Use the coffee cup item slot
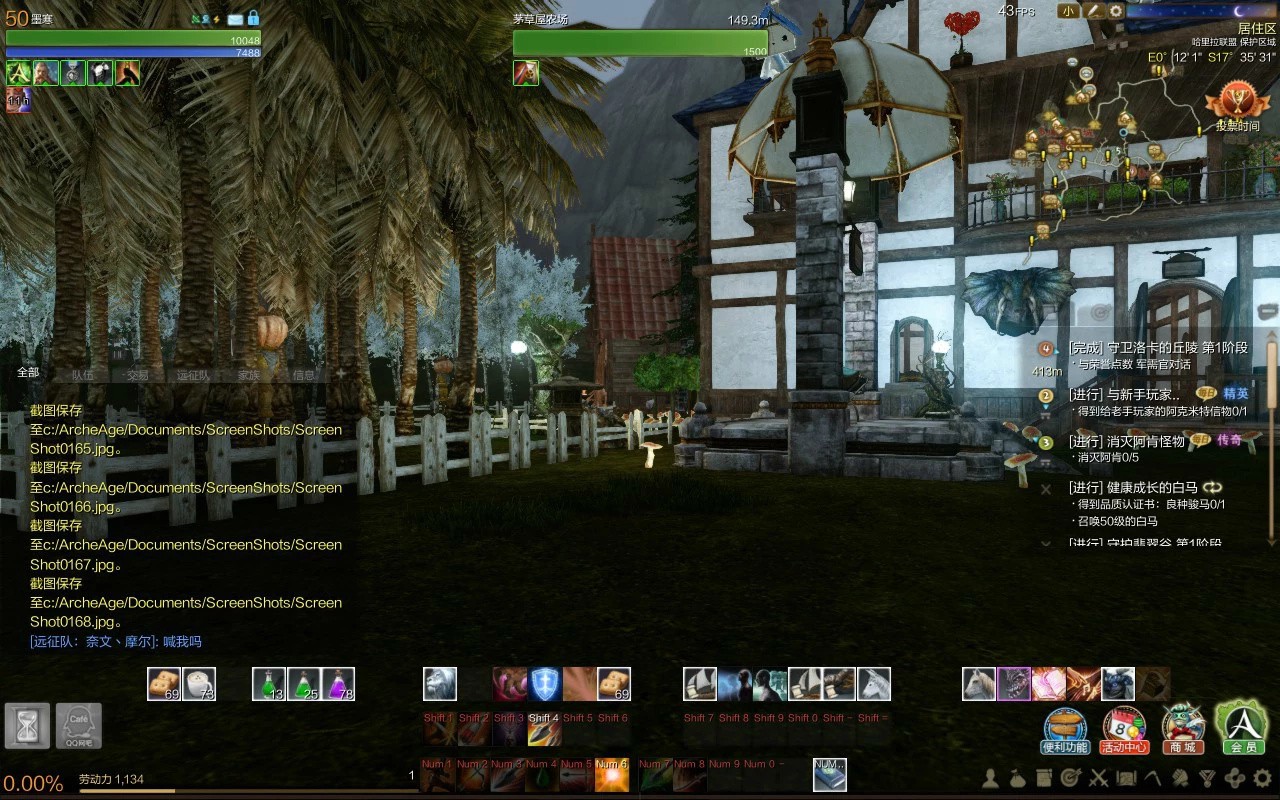Image resolution: width=1280 pixels, height=800 pixels. 199,684
